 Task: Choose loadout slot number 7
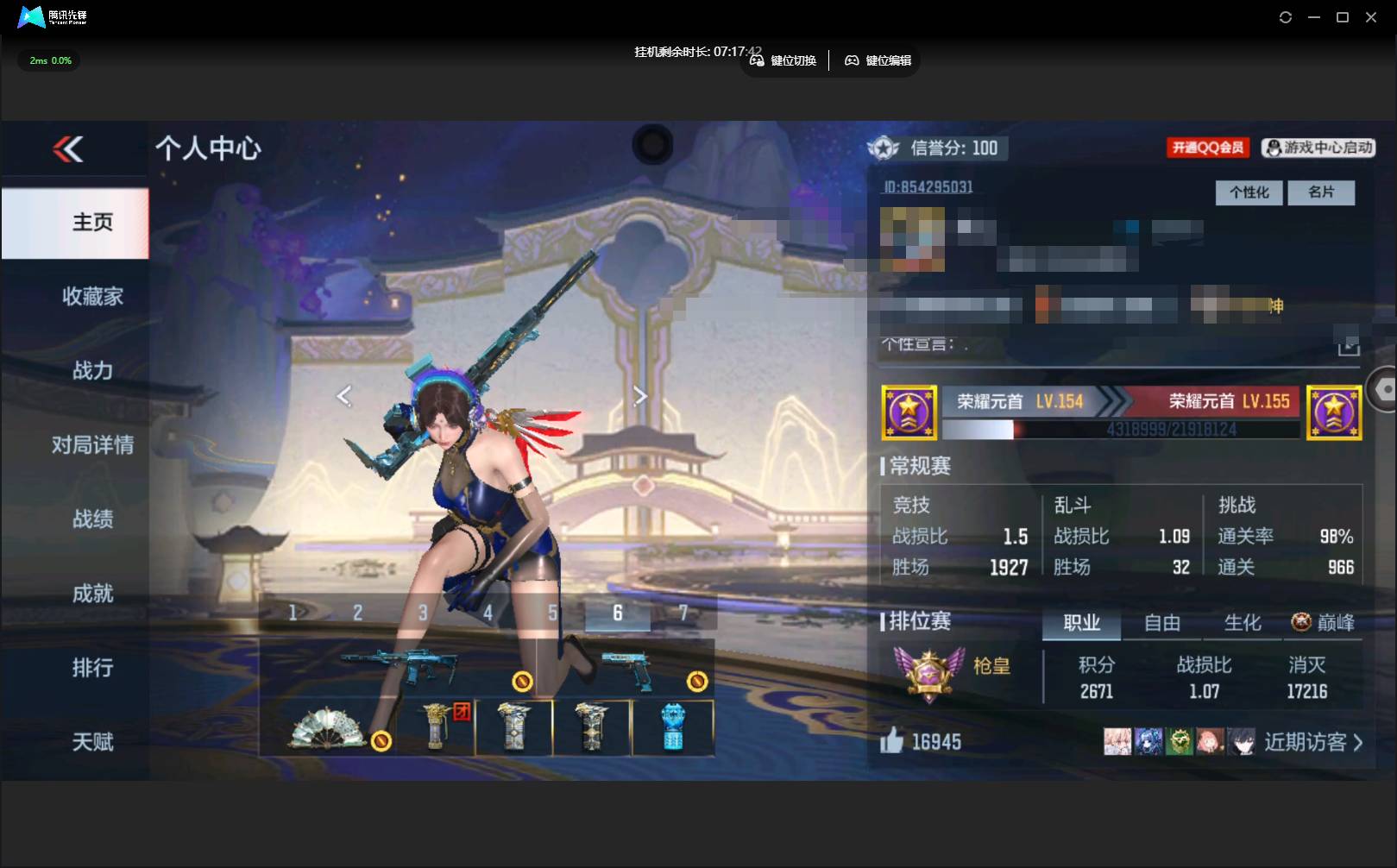click(683, 613)
